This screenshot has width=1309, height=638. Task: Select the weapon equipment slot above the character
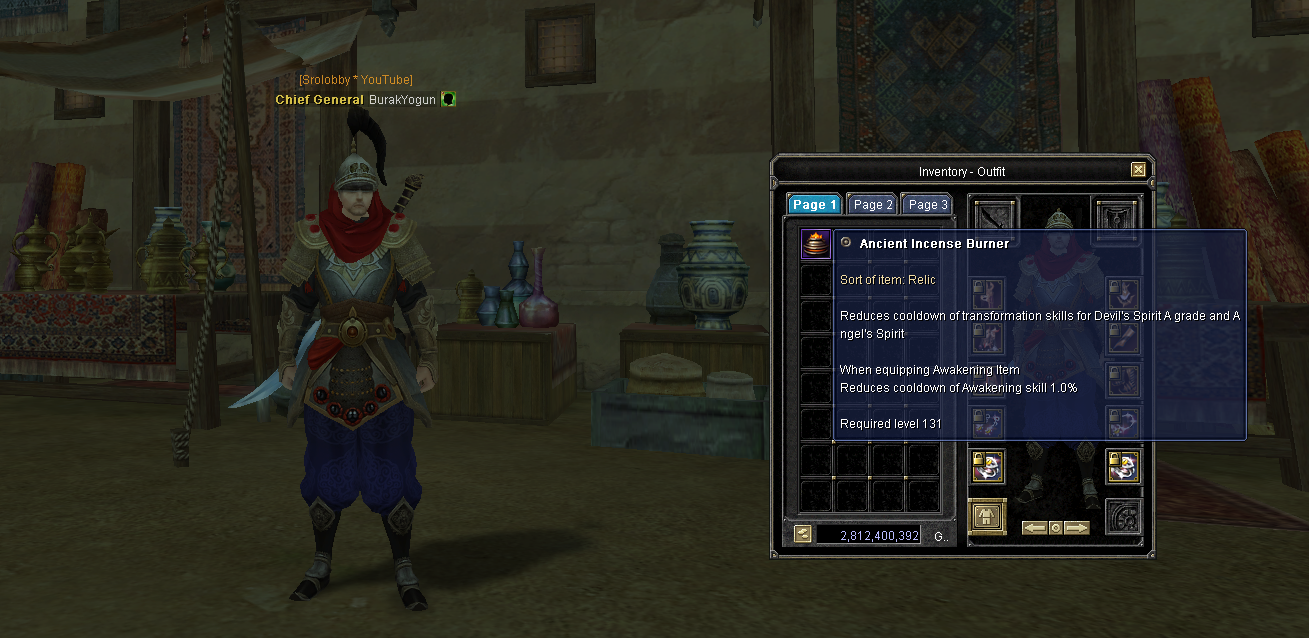[995, 215]
